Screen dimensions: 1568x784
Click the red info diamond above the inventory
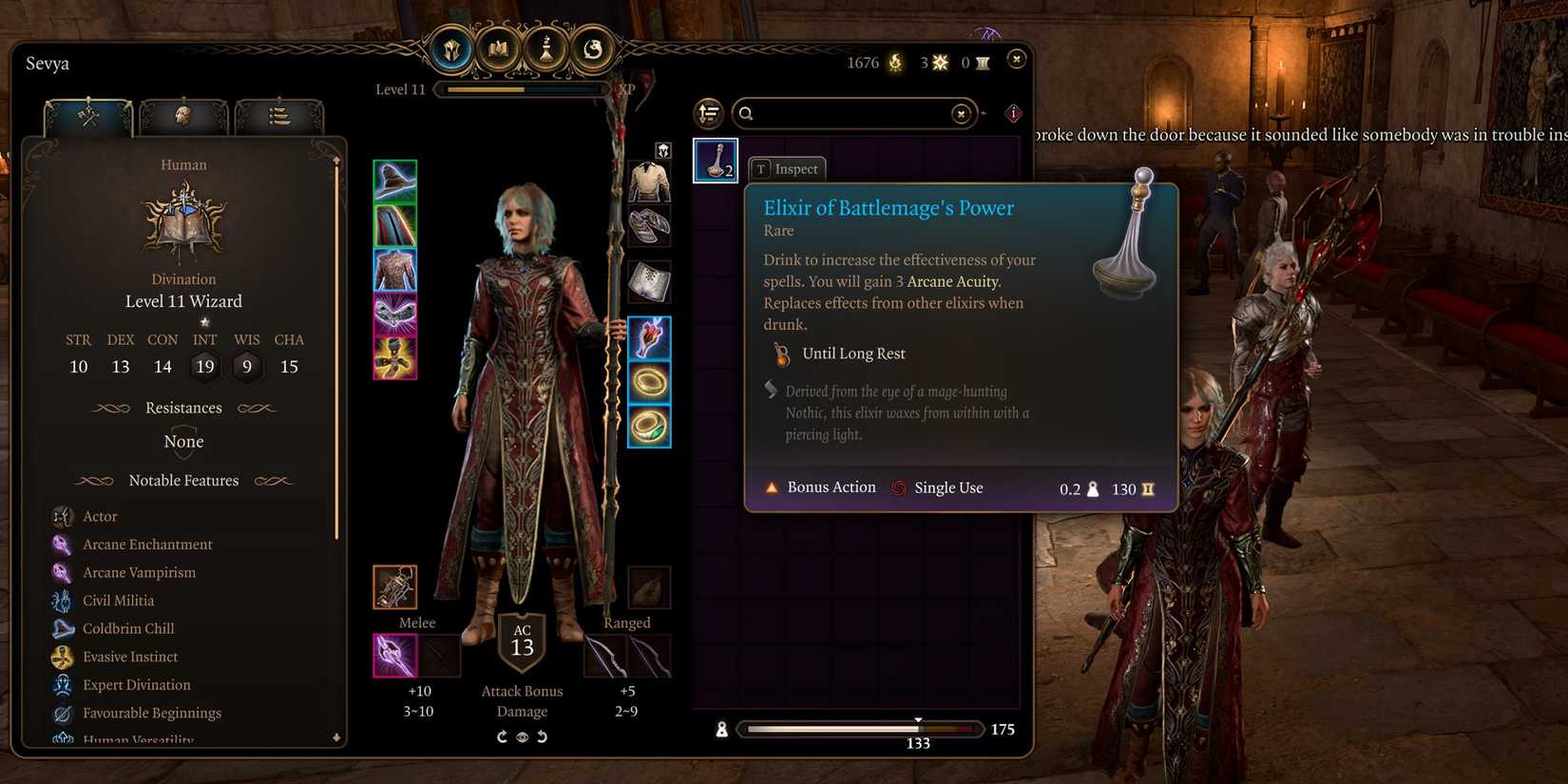tap(1013, 113)
